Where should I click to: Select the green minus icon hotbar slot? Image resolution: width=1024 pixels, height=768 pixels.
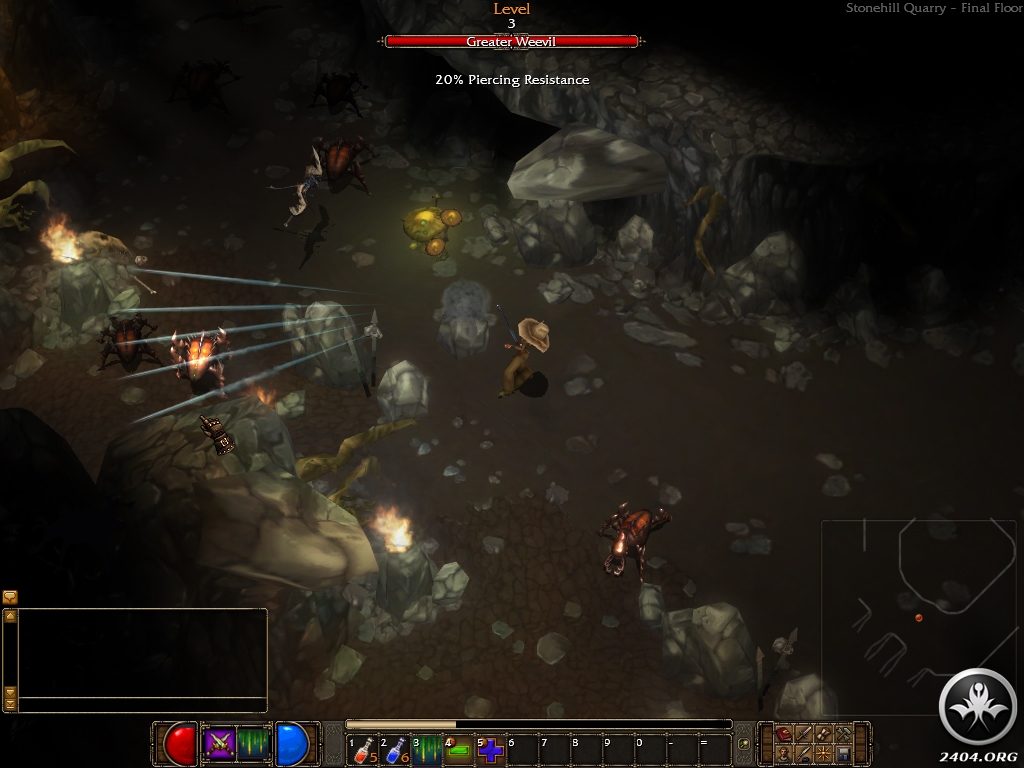point(459,749)
